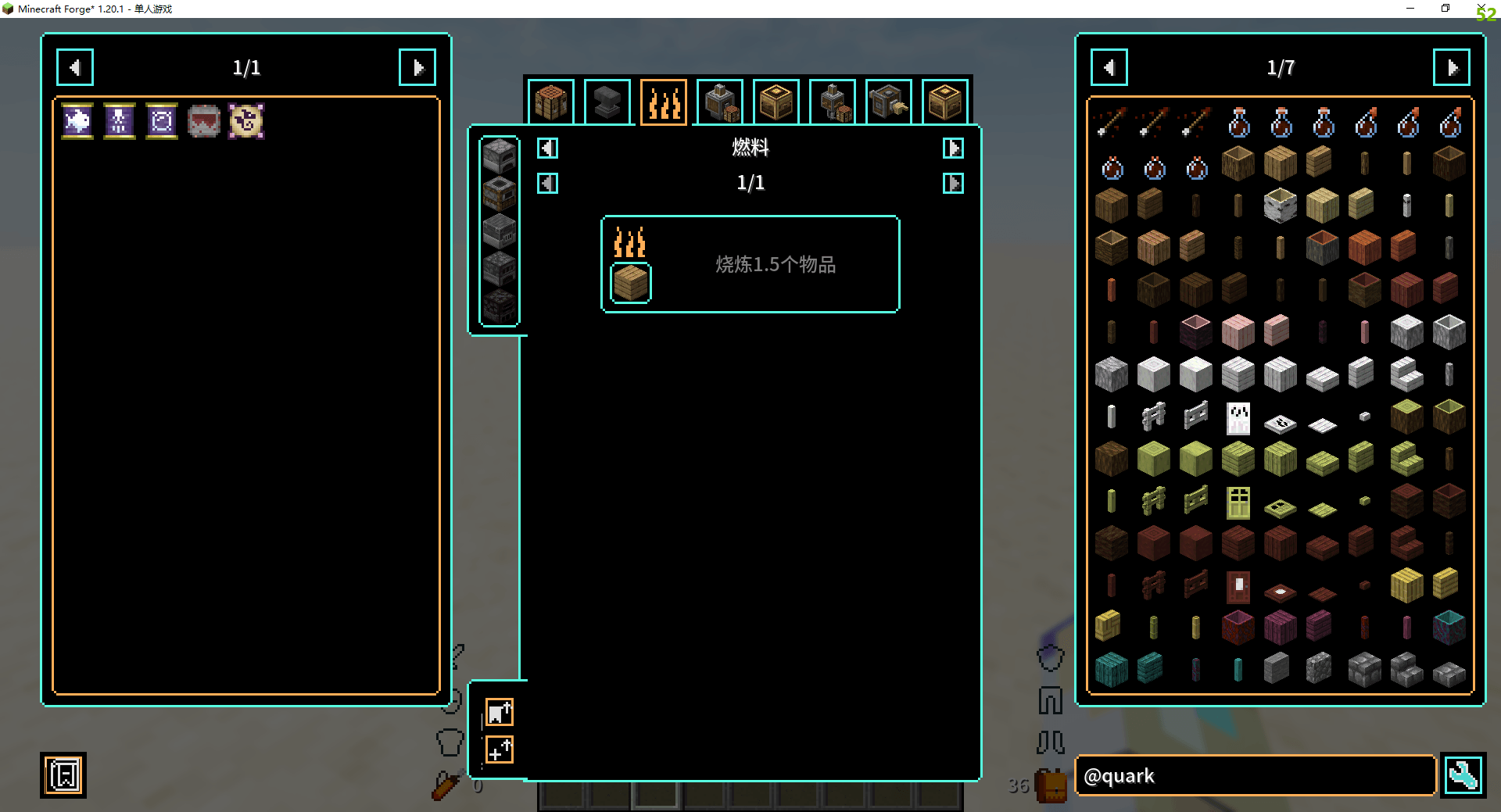Go back a page in item index

(x=1109, y=68)
